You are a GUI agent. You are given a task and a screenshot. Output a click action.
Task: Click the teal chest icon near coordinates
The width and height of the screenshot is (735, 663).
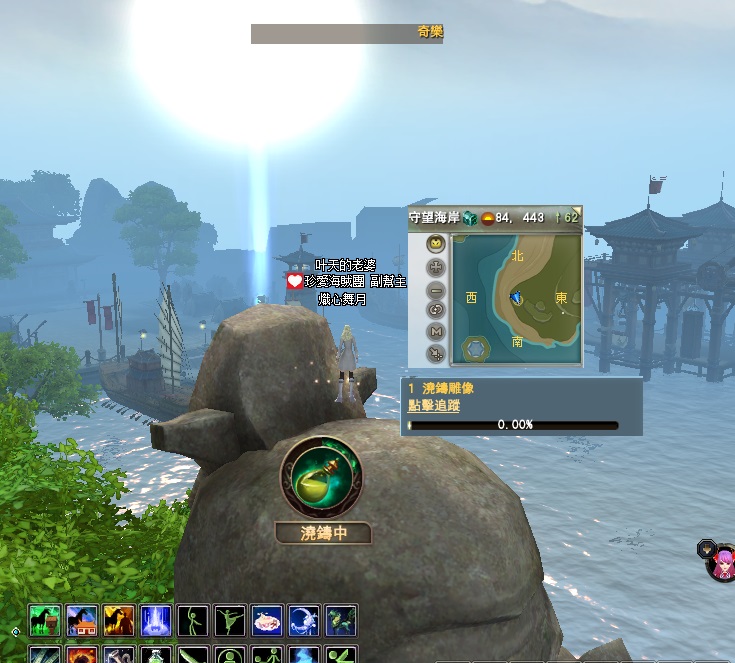click(470, 217)
